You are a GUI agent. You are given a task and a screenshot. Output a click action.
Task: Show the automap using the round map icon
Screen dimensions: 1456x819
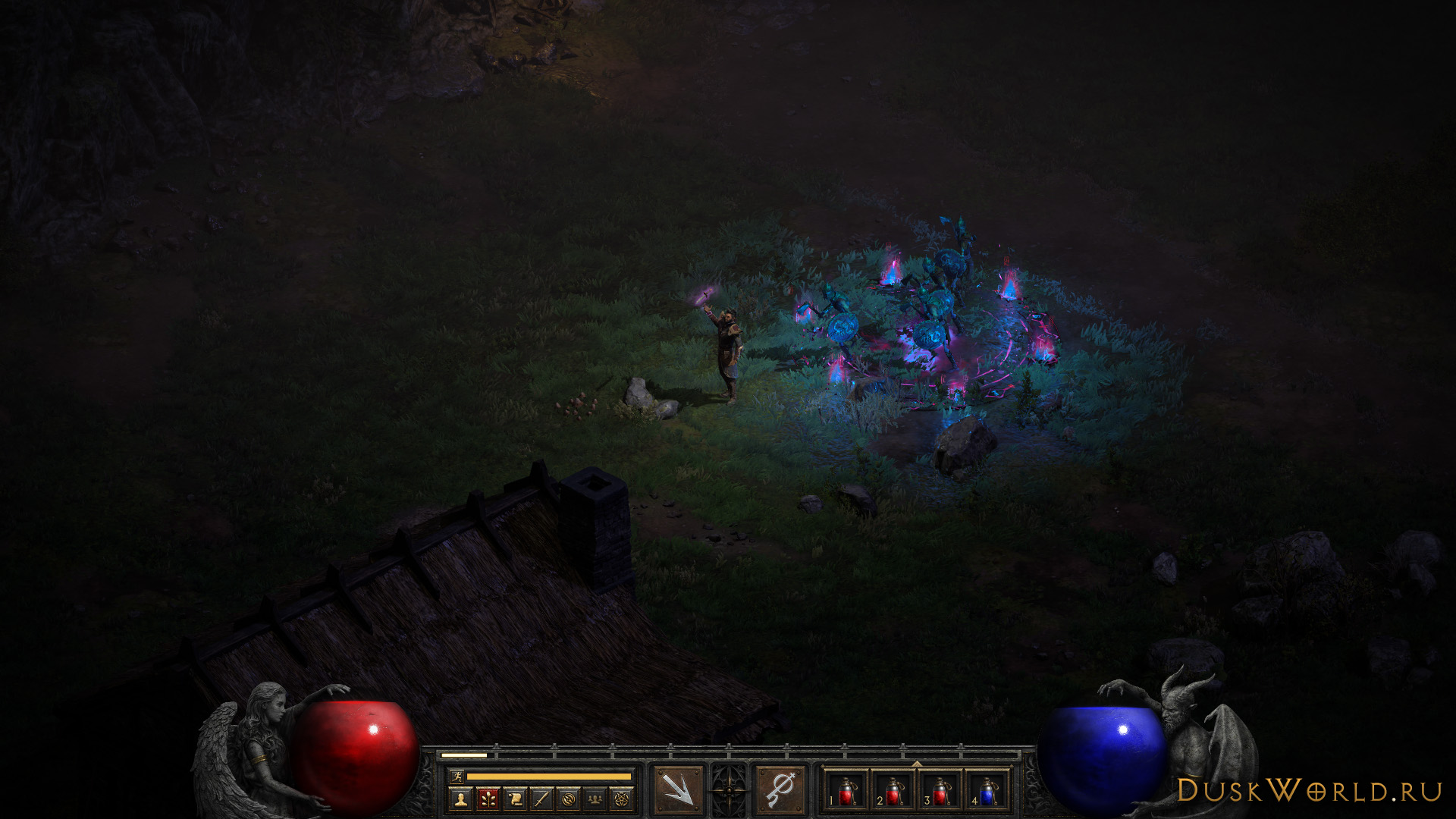(569, 798)
